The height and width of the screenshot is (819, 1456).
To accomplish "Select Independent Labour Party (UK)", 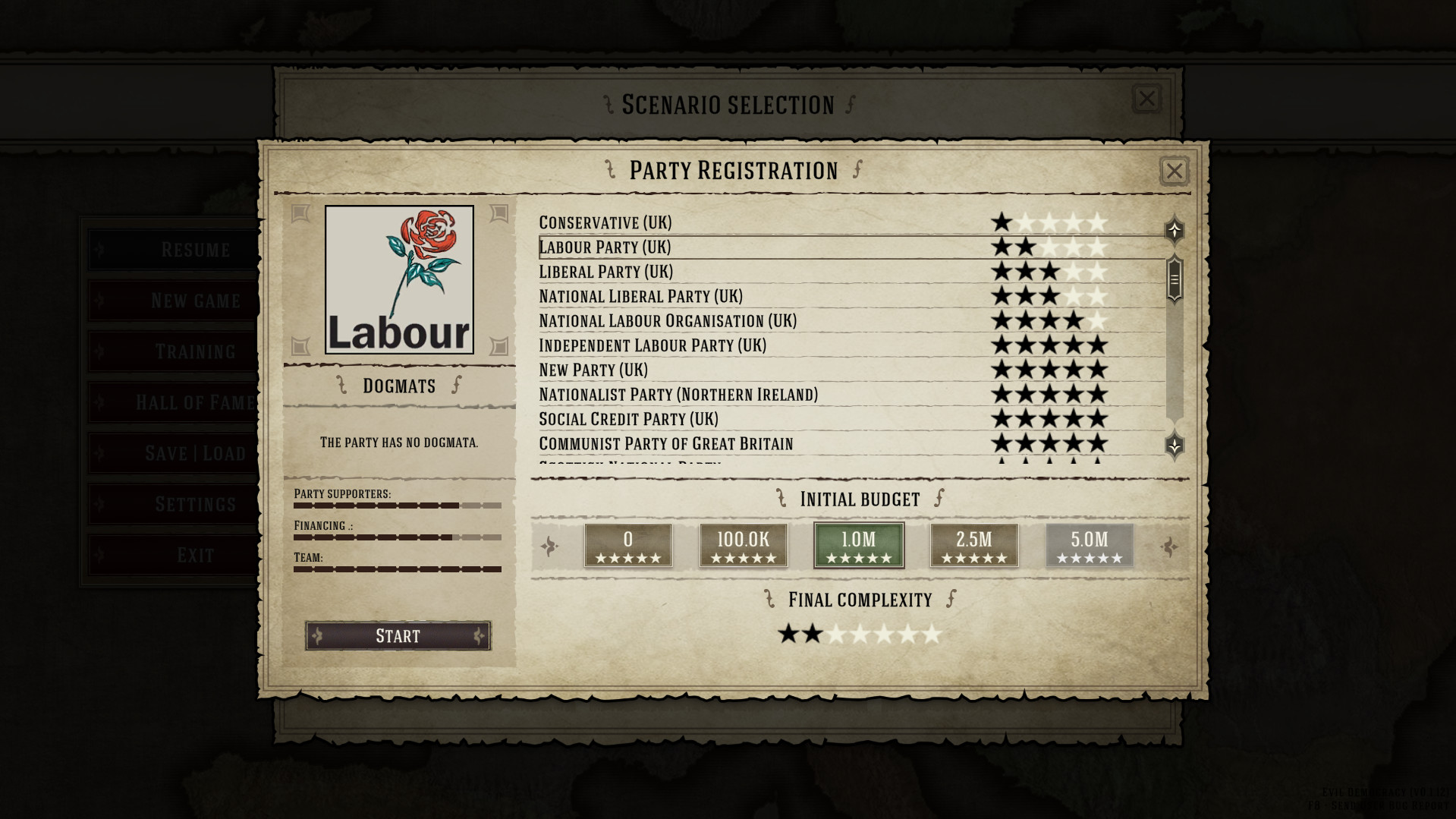I will tap(653, 345).
